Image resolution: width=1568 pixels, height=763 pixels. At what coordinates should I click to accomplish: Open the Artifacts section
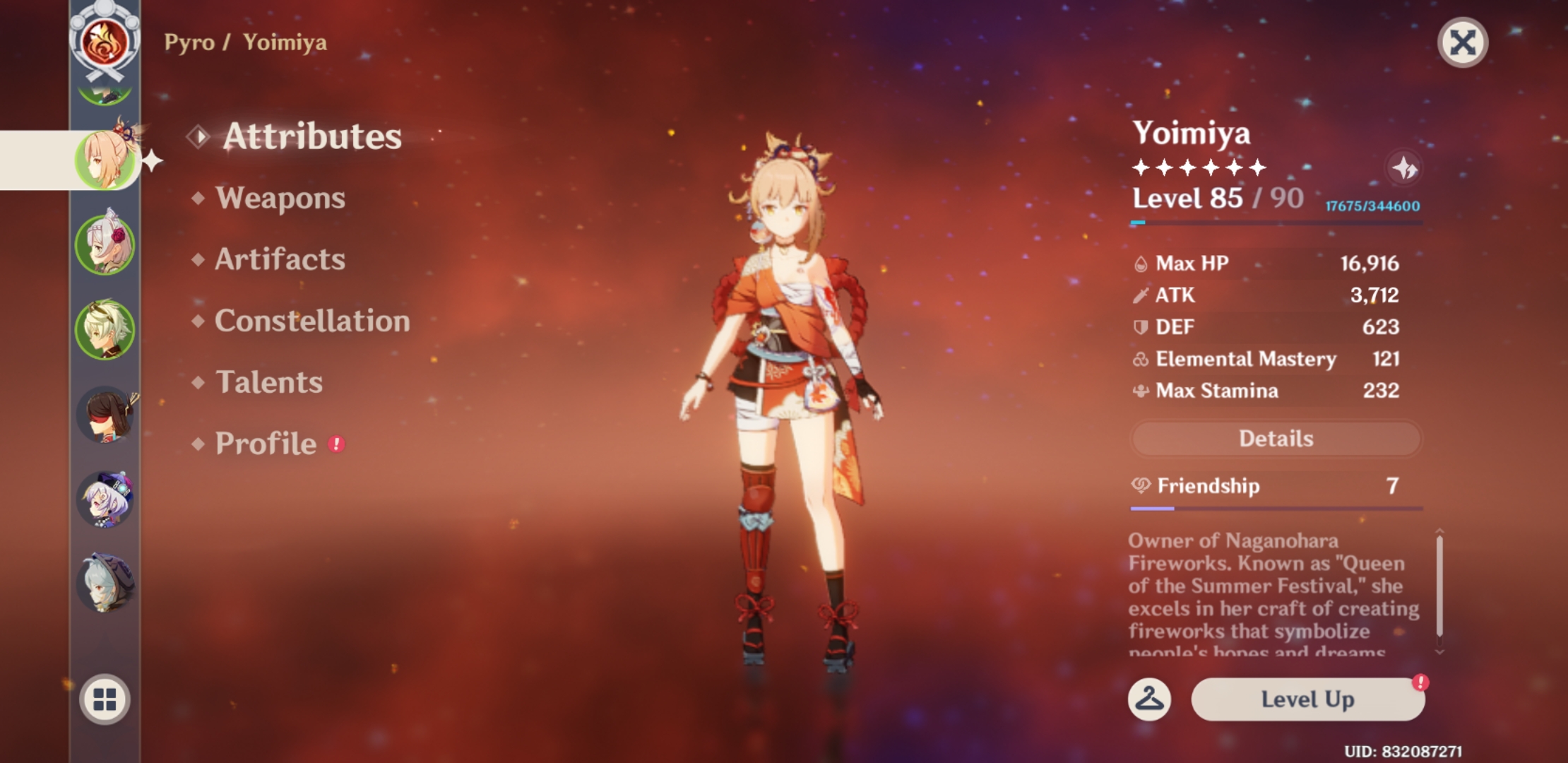280,260
